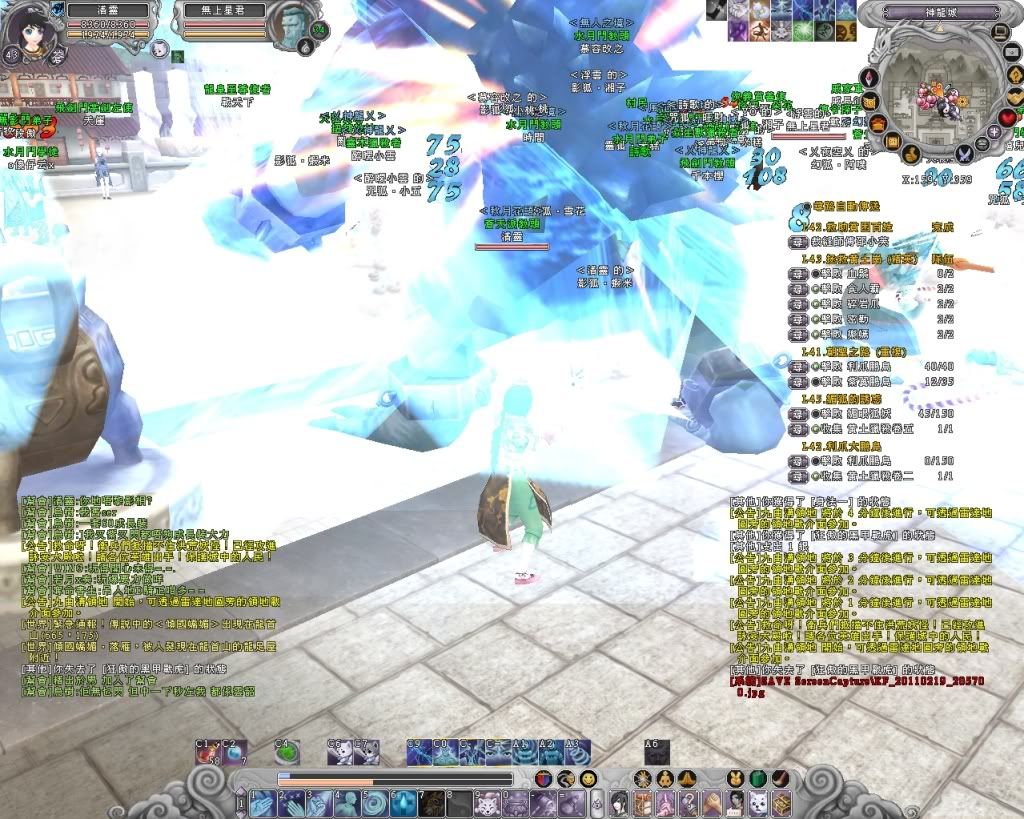Use the water drop skill in slot 6
This screenshot has width=1024, height=819.
coord(402,803)
